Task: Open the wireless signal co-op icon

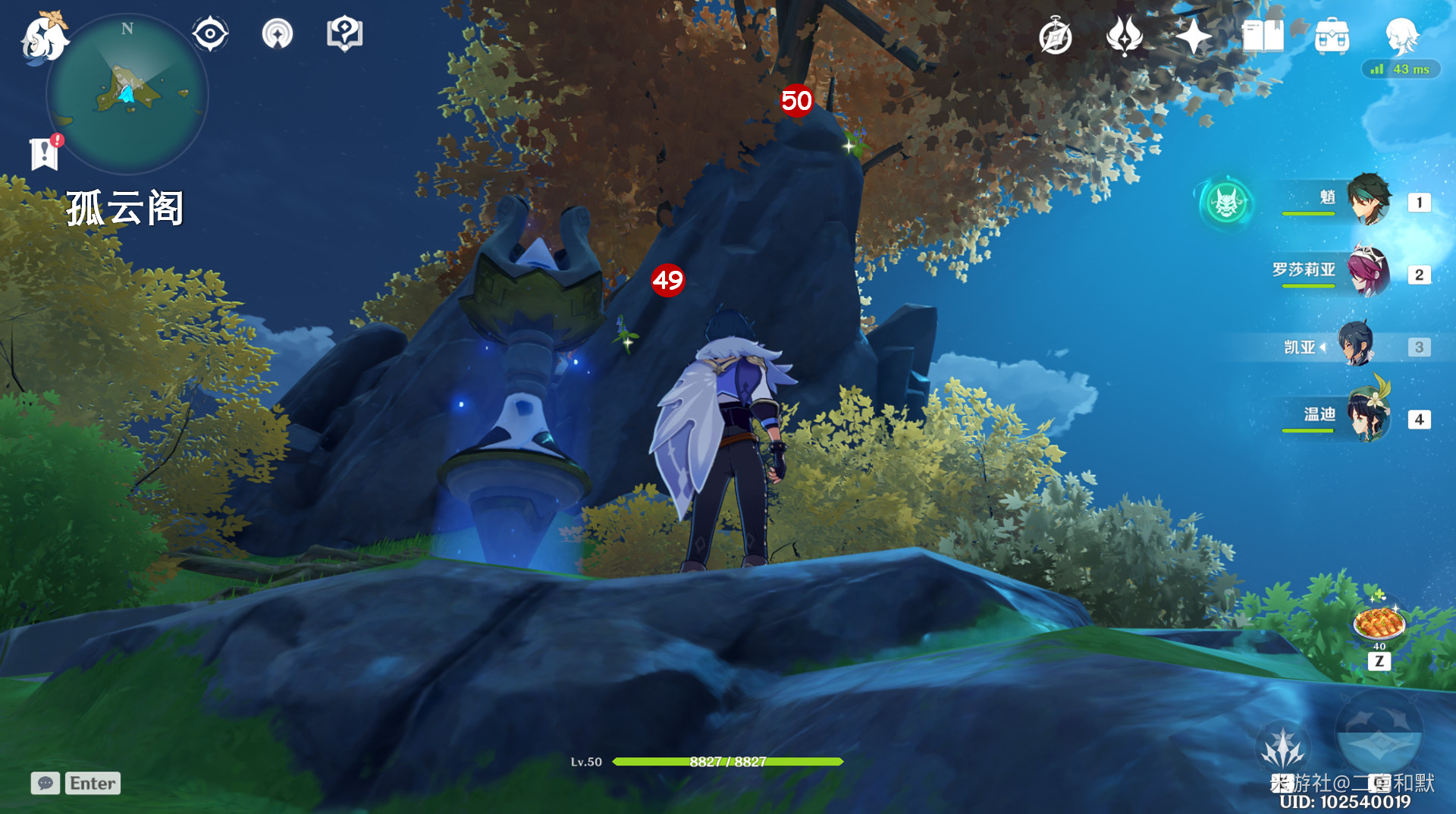Action: pyautogui.click(x=278, y=34)
